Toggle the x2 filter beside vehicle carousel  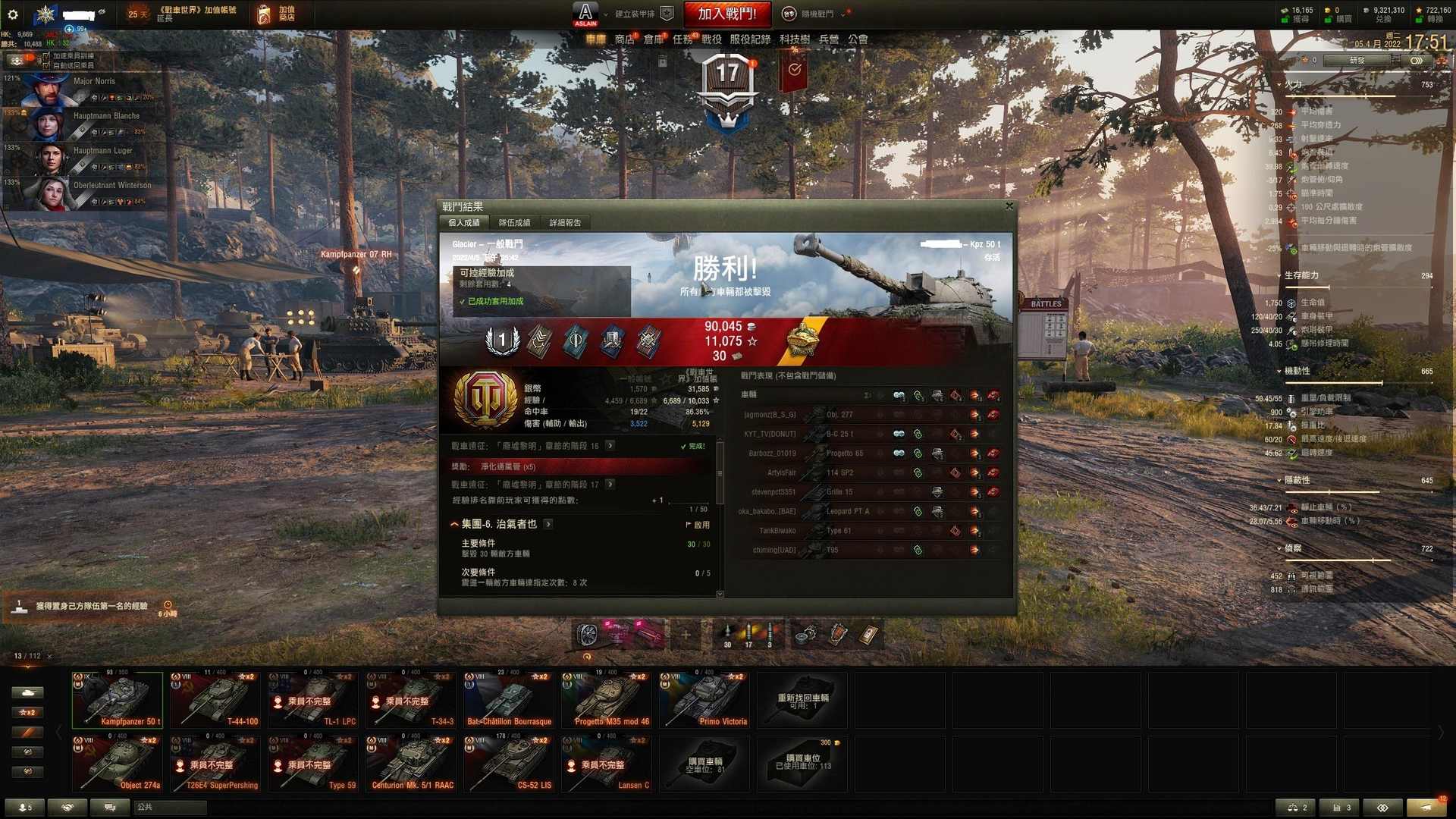pos(28,712)
